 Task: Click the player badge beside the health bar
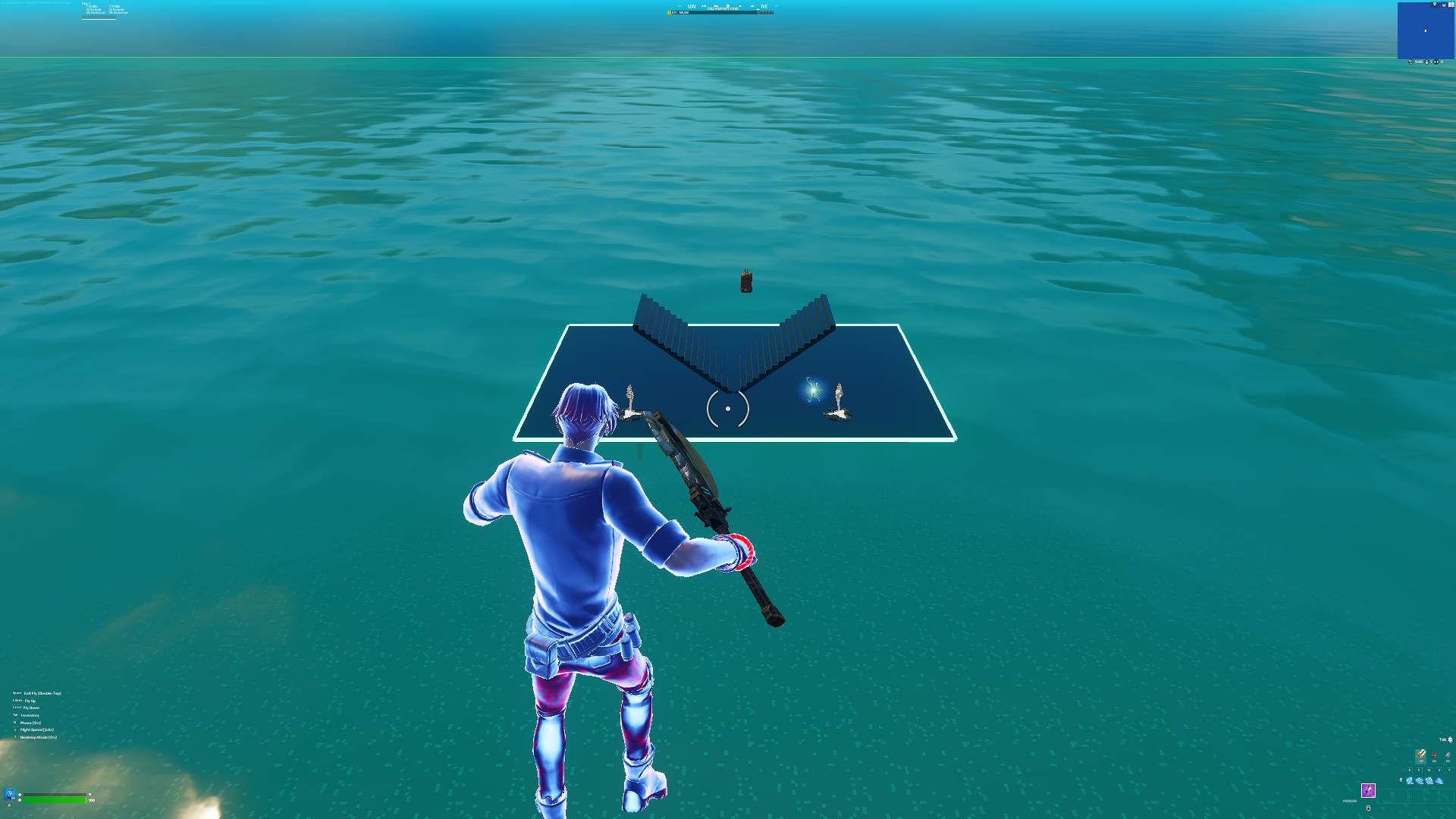(9, 793)
